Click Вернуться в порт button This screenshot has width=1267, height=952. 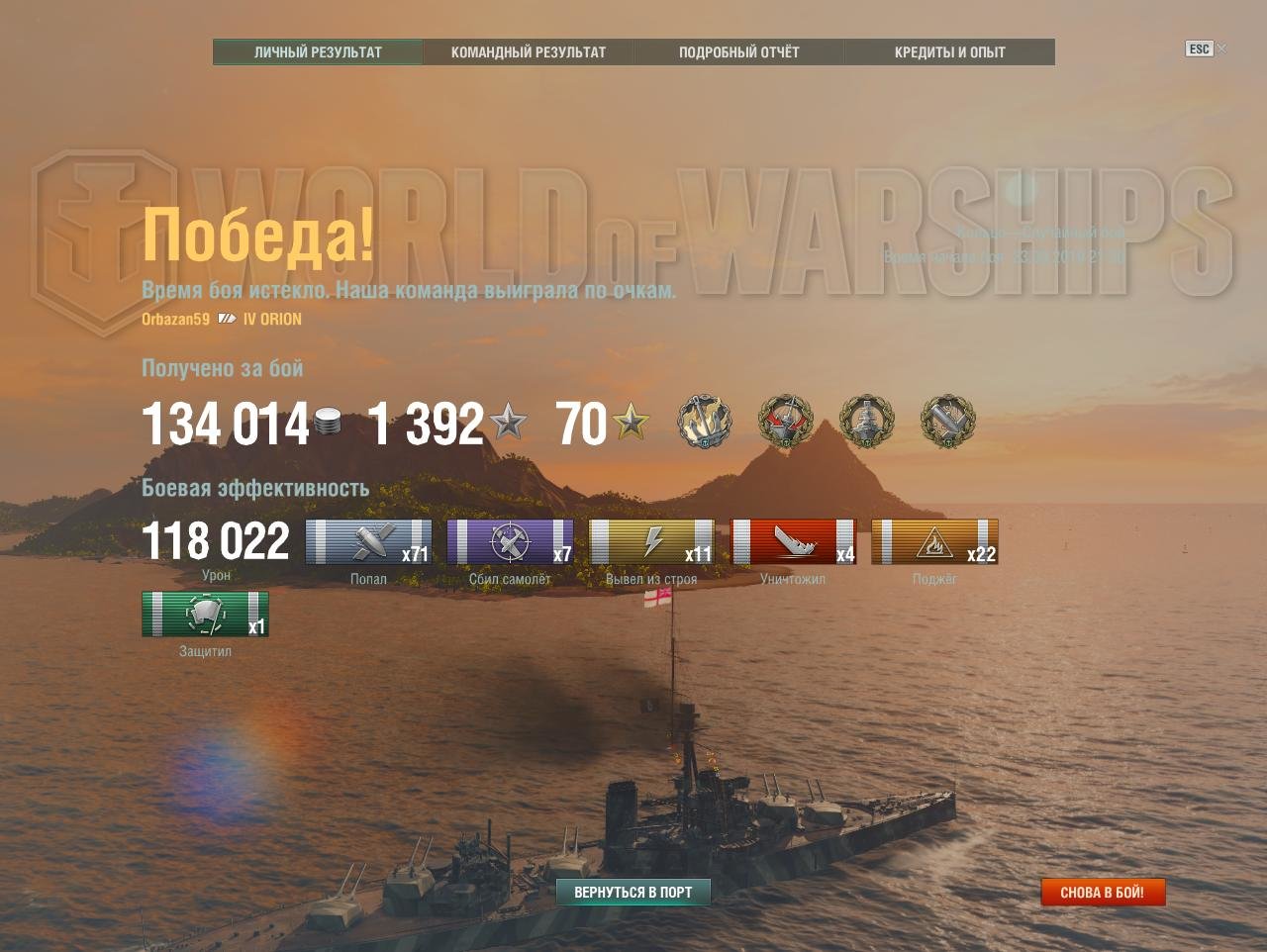pyautogui.click(x=633, y=892)
